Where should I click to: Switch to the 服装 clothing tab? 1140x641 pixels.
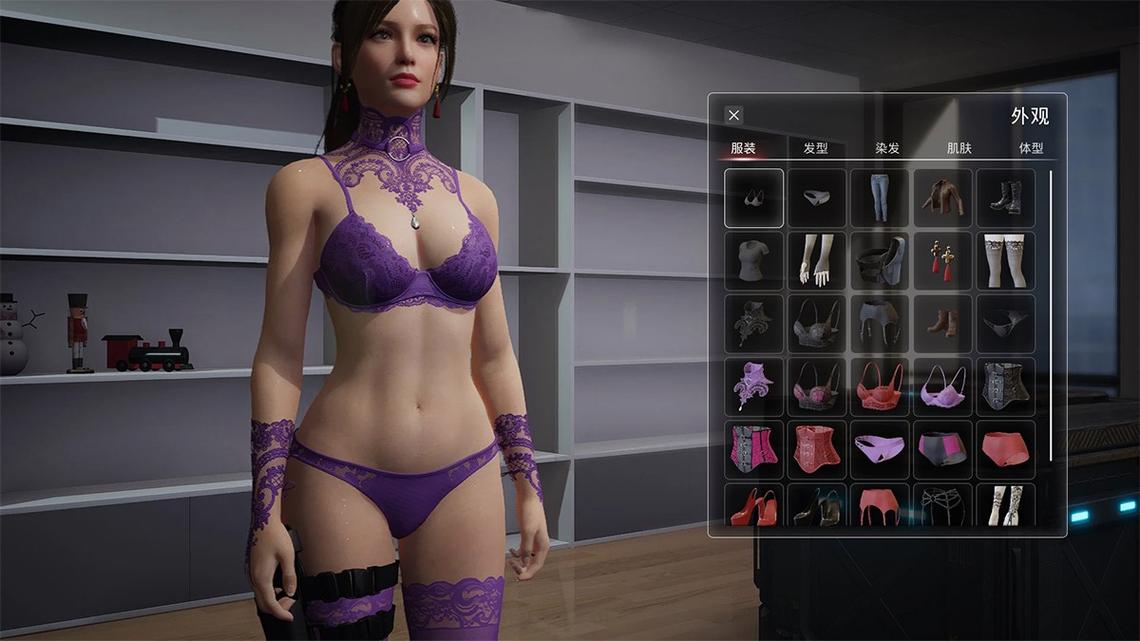tap(743, 149)
